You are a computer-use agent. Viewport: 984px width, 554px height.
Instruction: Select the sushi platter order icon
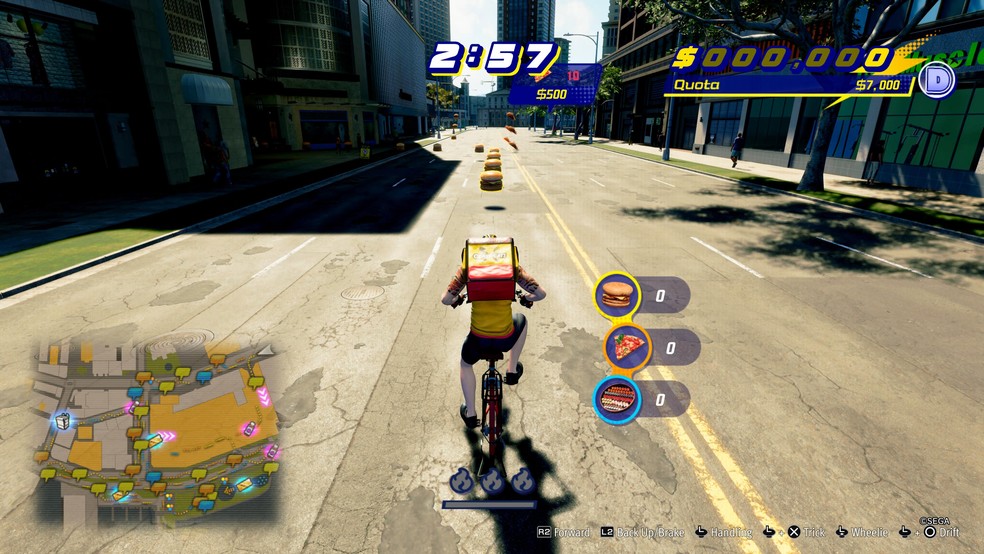617,400
